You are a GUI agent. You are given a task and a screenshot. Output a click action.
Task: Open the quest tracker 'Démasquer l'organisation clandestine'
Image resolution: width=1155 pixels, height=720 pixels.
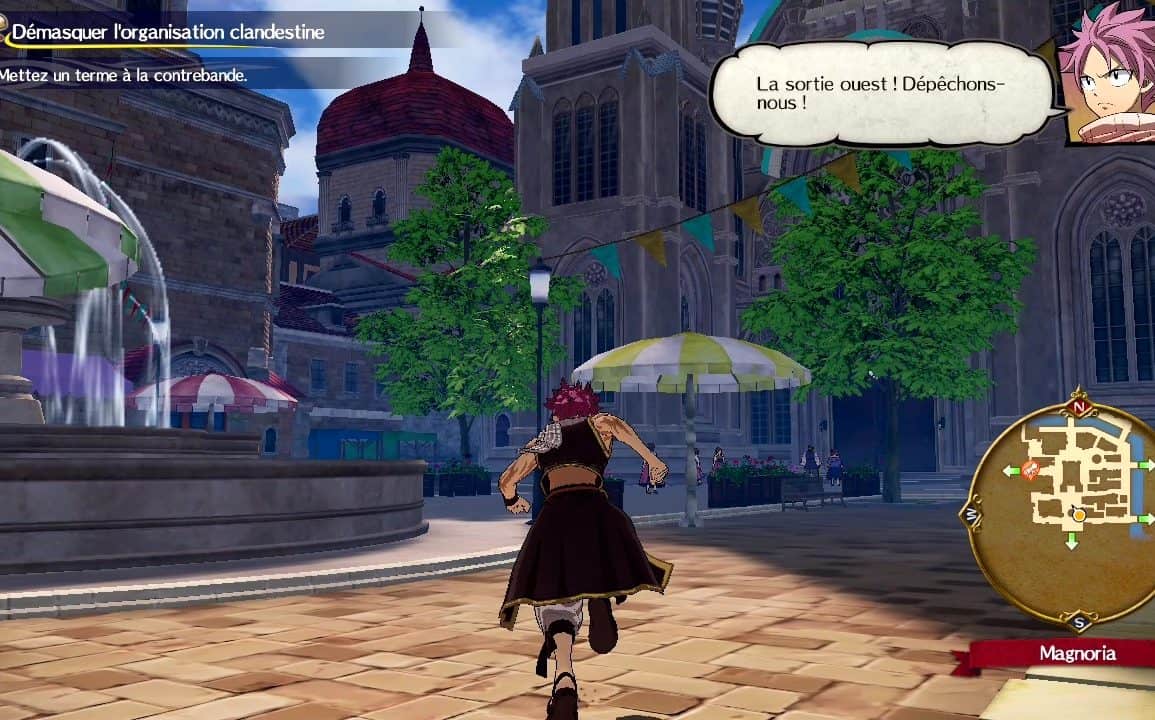(170, 32)
